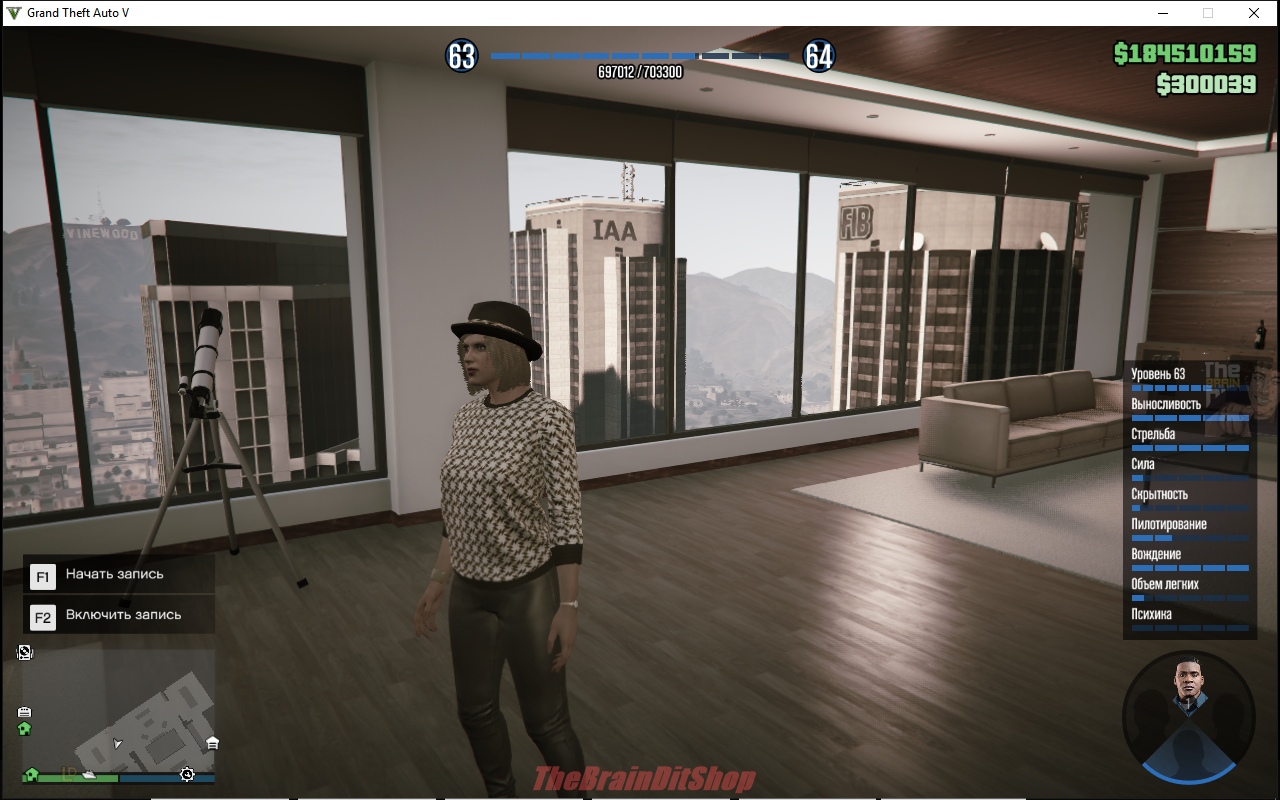Image resolution: width=1280 pixels, height=800 pixels.
Task: Select the turntable marker on the minimap
Action: (x=25, y=653)
